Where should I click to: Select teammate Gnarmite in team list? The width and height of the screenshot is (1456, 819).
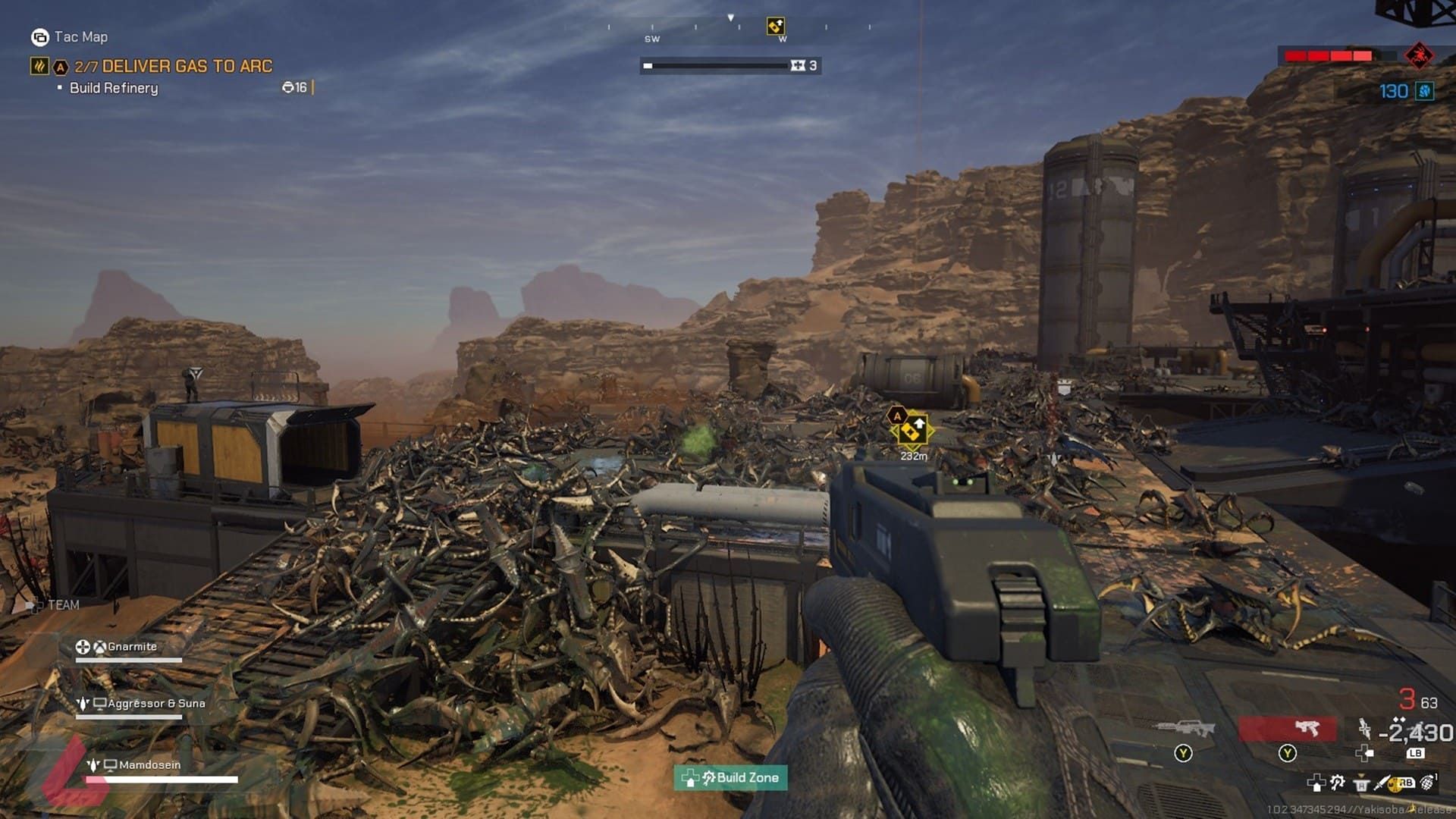tap(131, 647)
